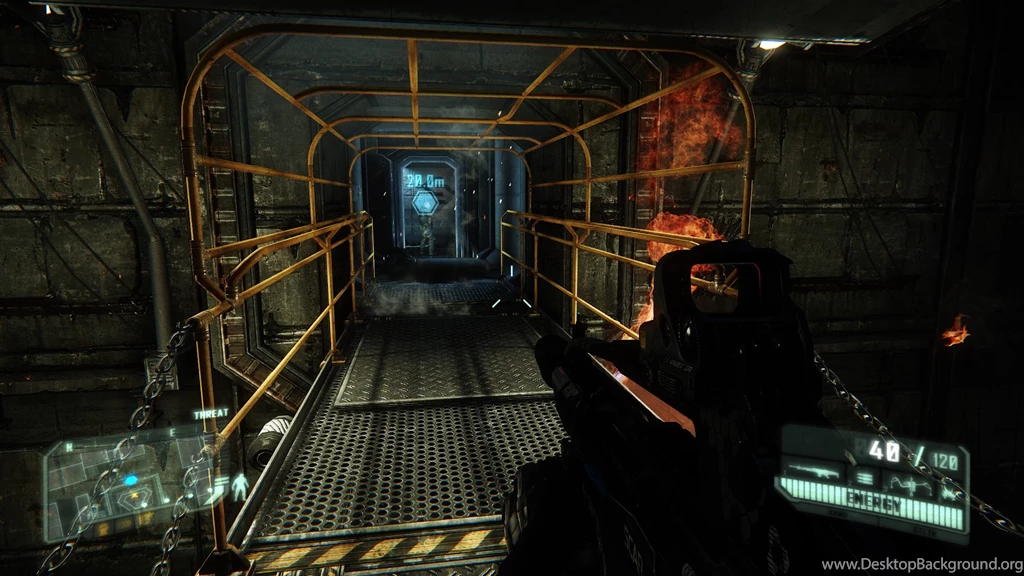1024x576 pixels.
Task: Select the assault rifle weapon slot
Action: tap(812, 470)
